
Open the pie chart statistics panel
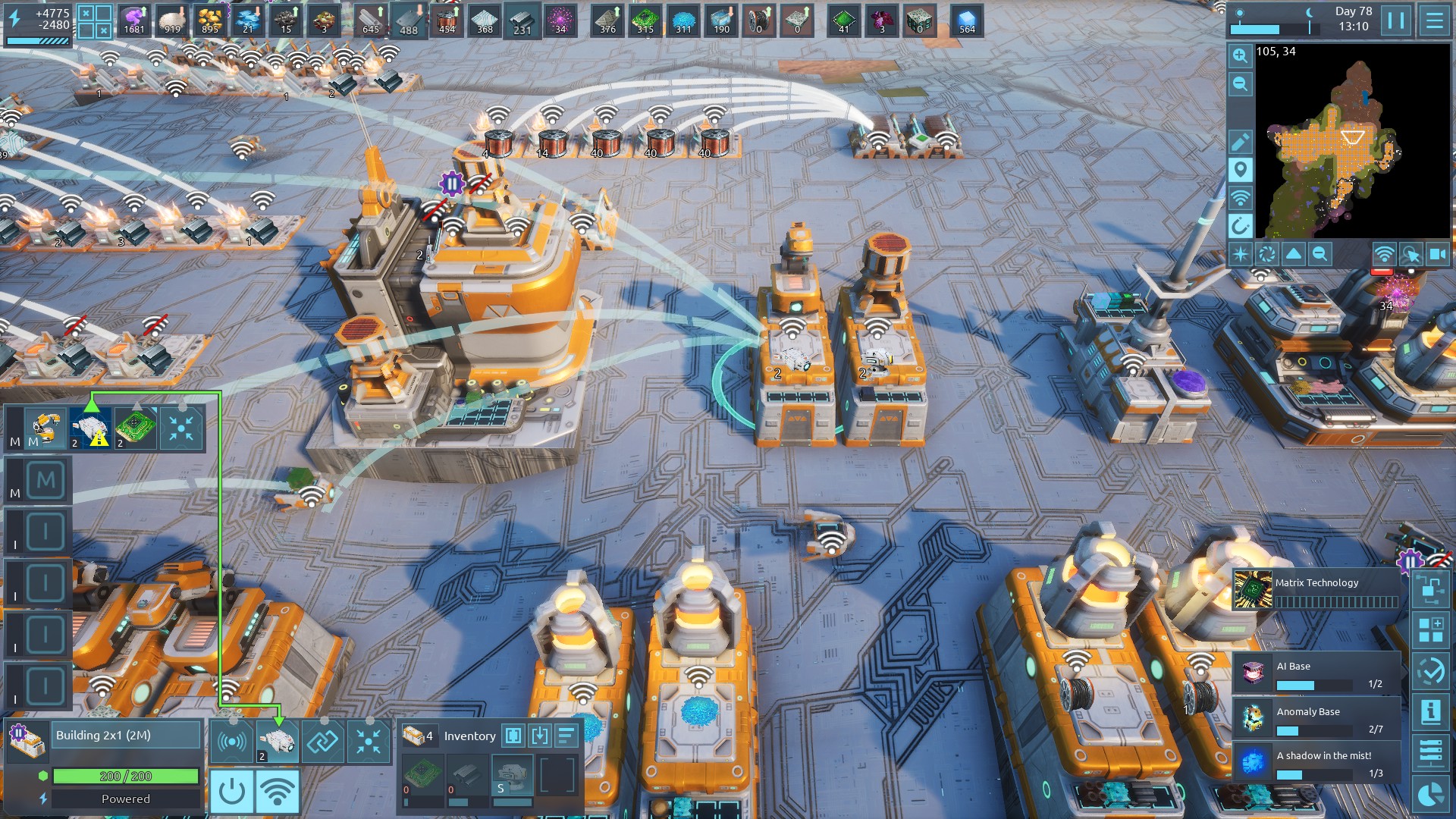(x=1430, y=794)
